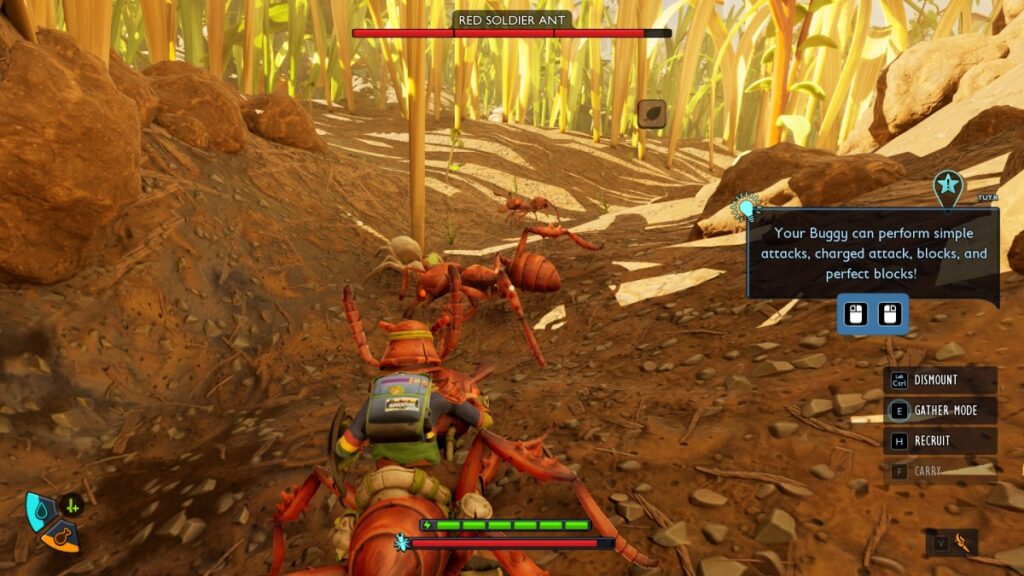Select the Recruit command

click(x=939, y=440)
